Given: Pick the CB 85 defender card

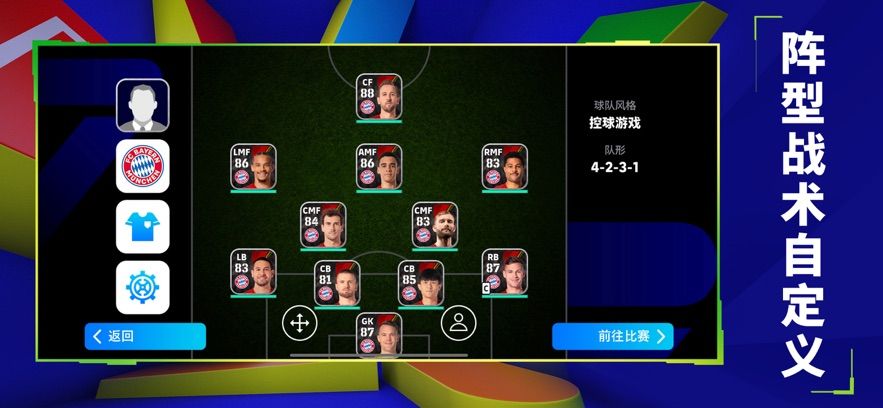Looking at the screenshot, I should (421, 283).
